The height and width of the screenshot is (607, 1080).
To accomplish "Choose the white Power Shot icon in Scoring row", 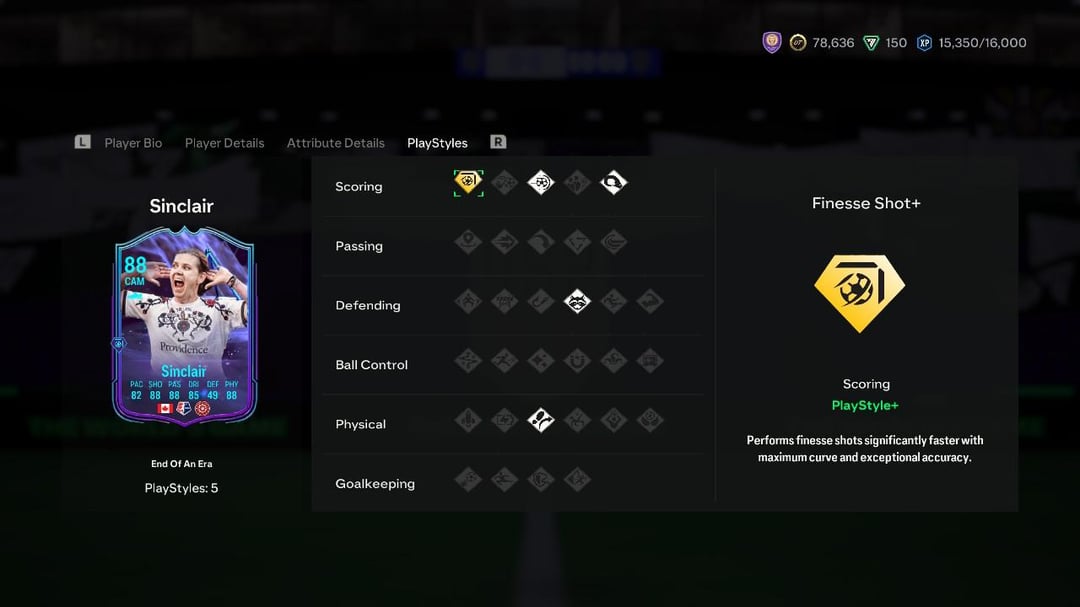I will pos(541,183).
